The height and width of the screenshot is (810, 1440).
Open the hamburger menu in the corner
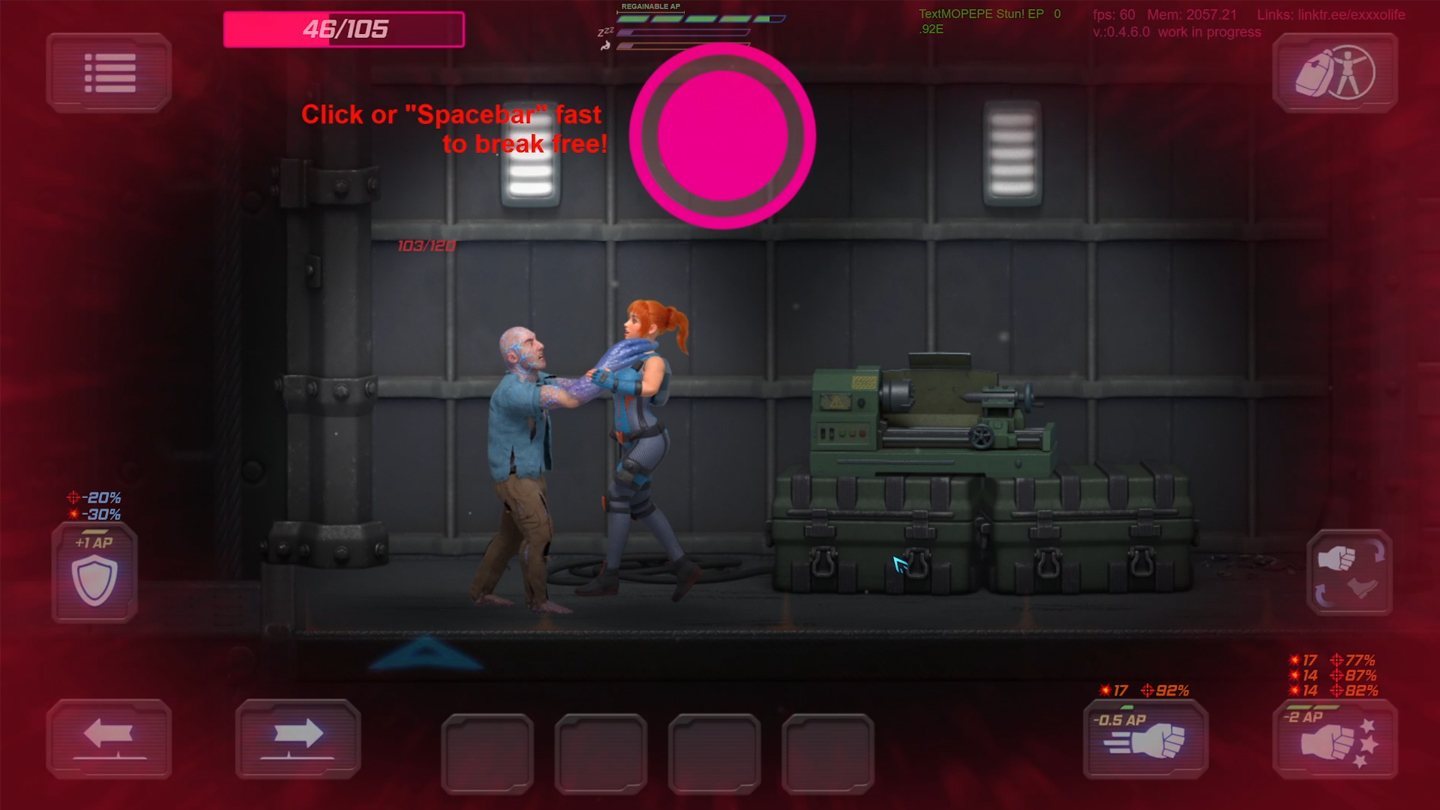109,71
